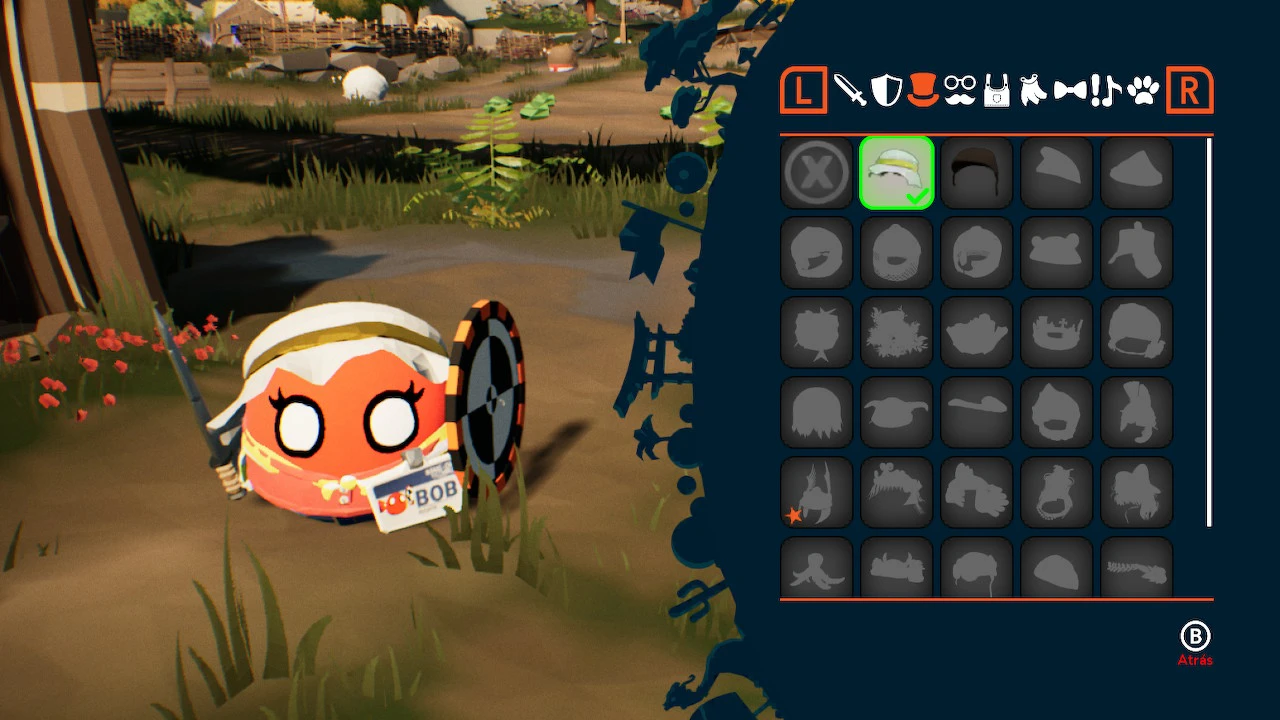Select the X slot to remove hat
The width and height of the screenshot is (1280, 720).
click(817, 173)
